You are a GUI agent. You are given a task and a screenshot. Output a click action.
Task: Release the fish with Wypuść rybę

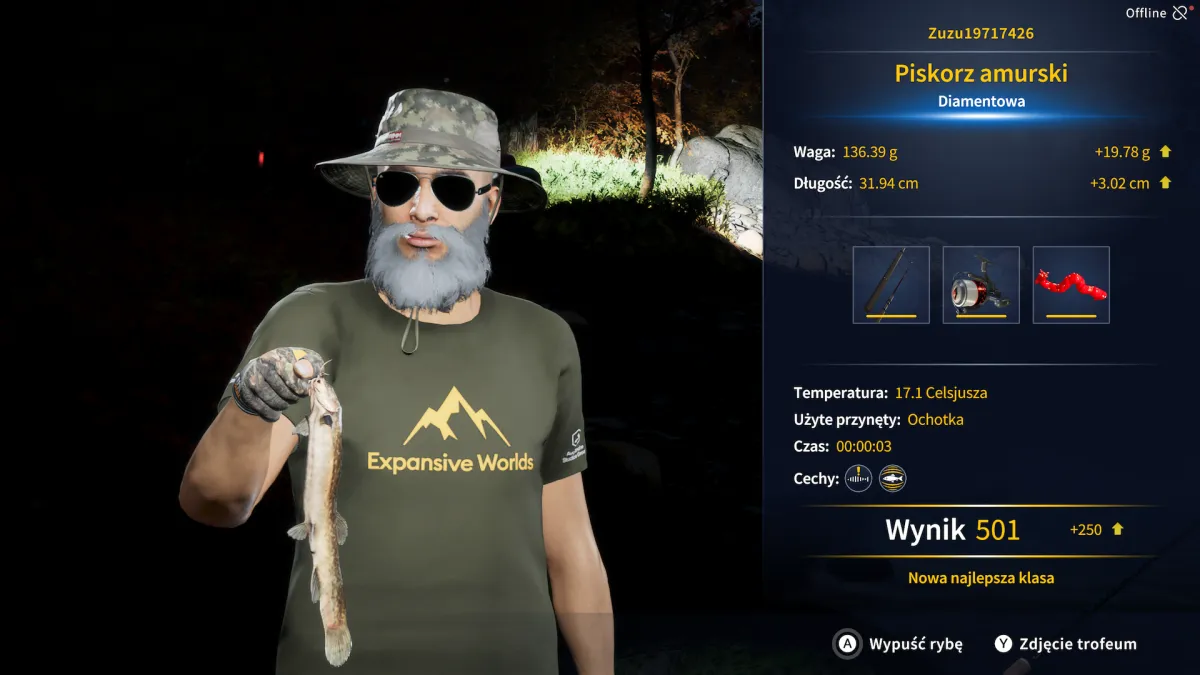tap(899, 644)
